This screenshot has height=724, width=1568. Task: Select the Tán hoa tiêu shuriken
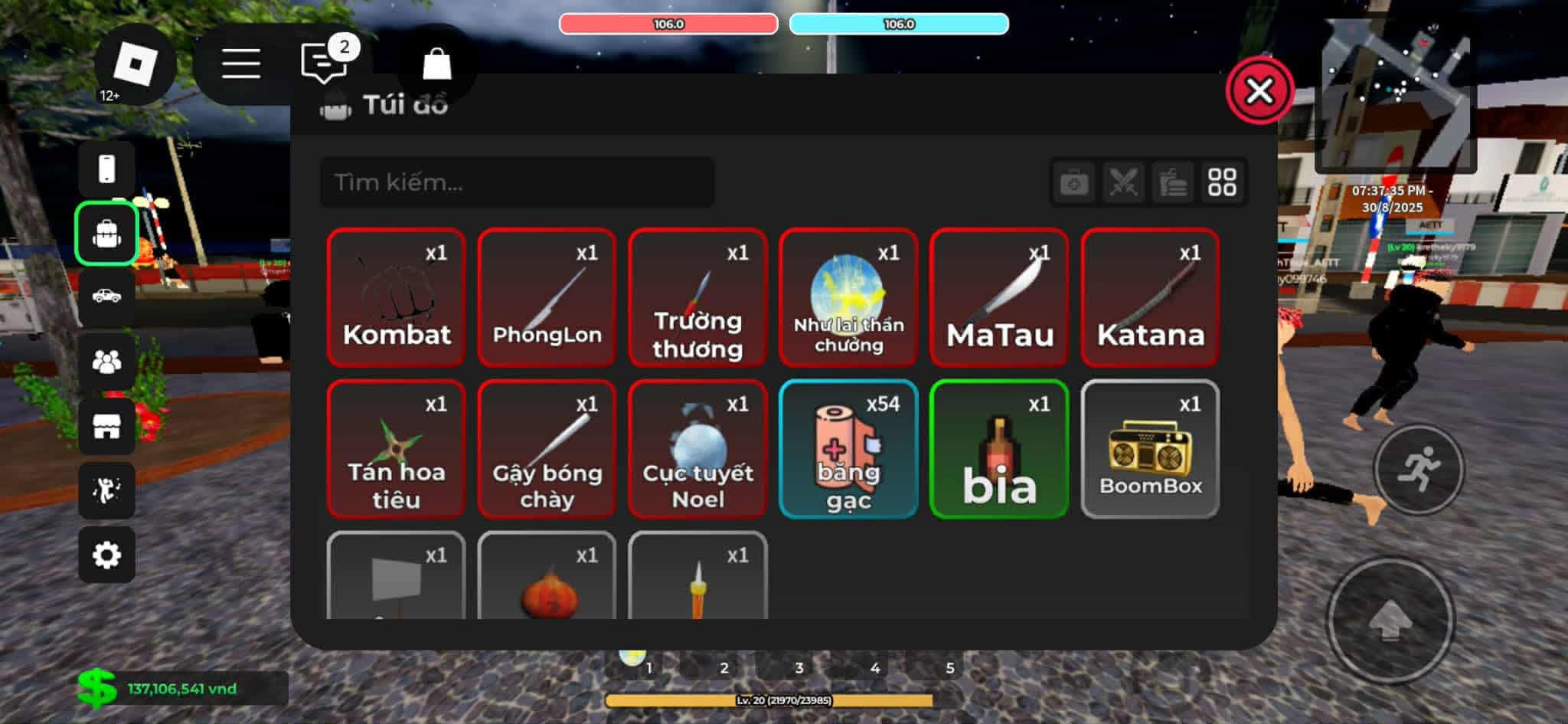pyautogui.click(x=396, y=449)
